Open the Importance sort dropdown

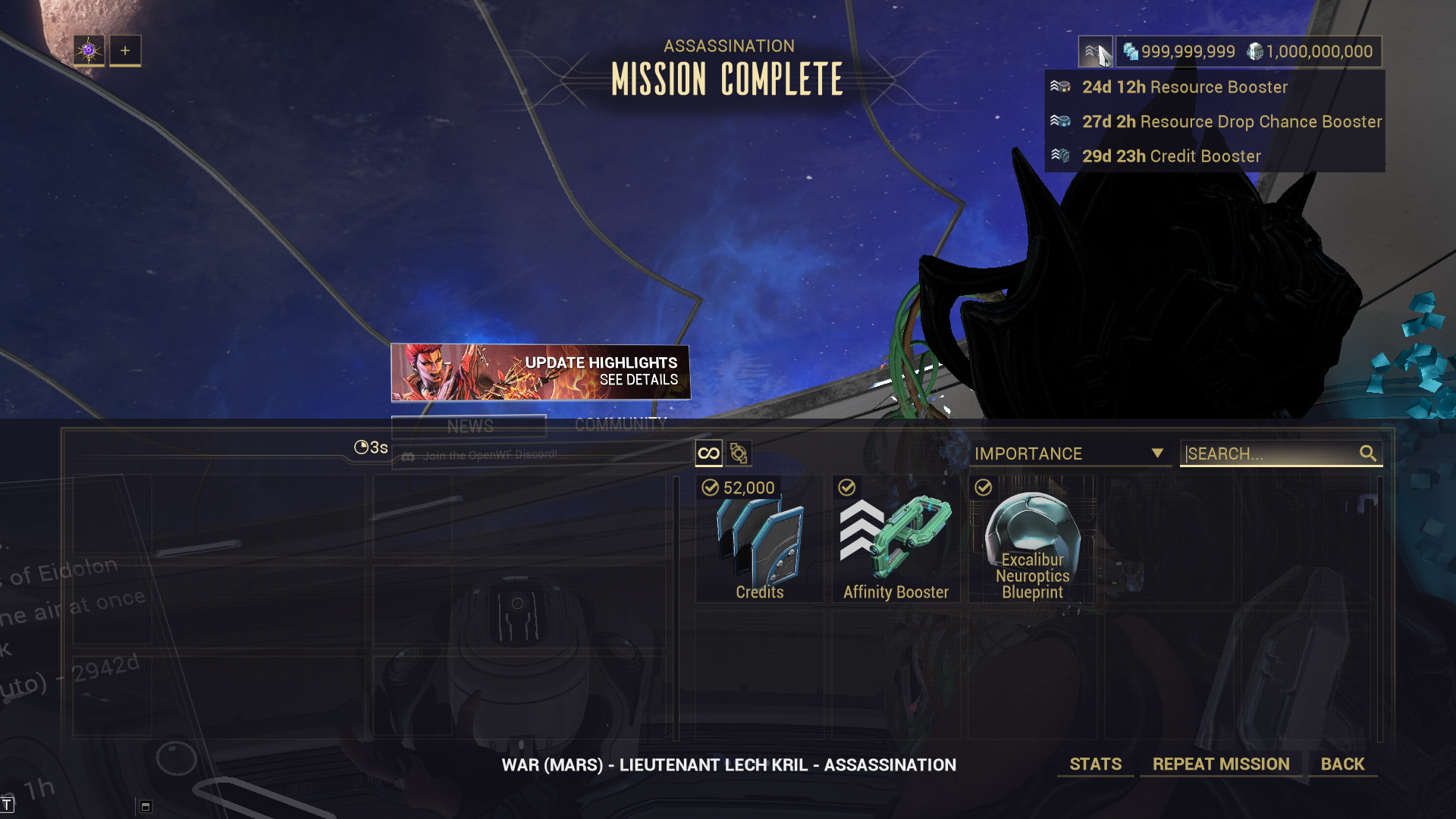click(x=1068, y=453)
